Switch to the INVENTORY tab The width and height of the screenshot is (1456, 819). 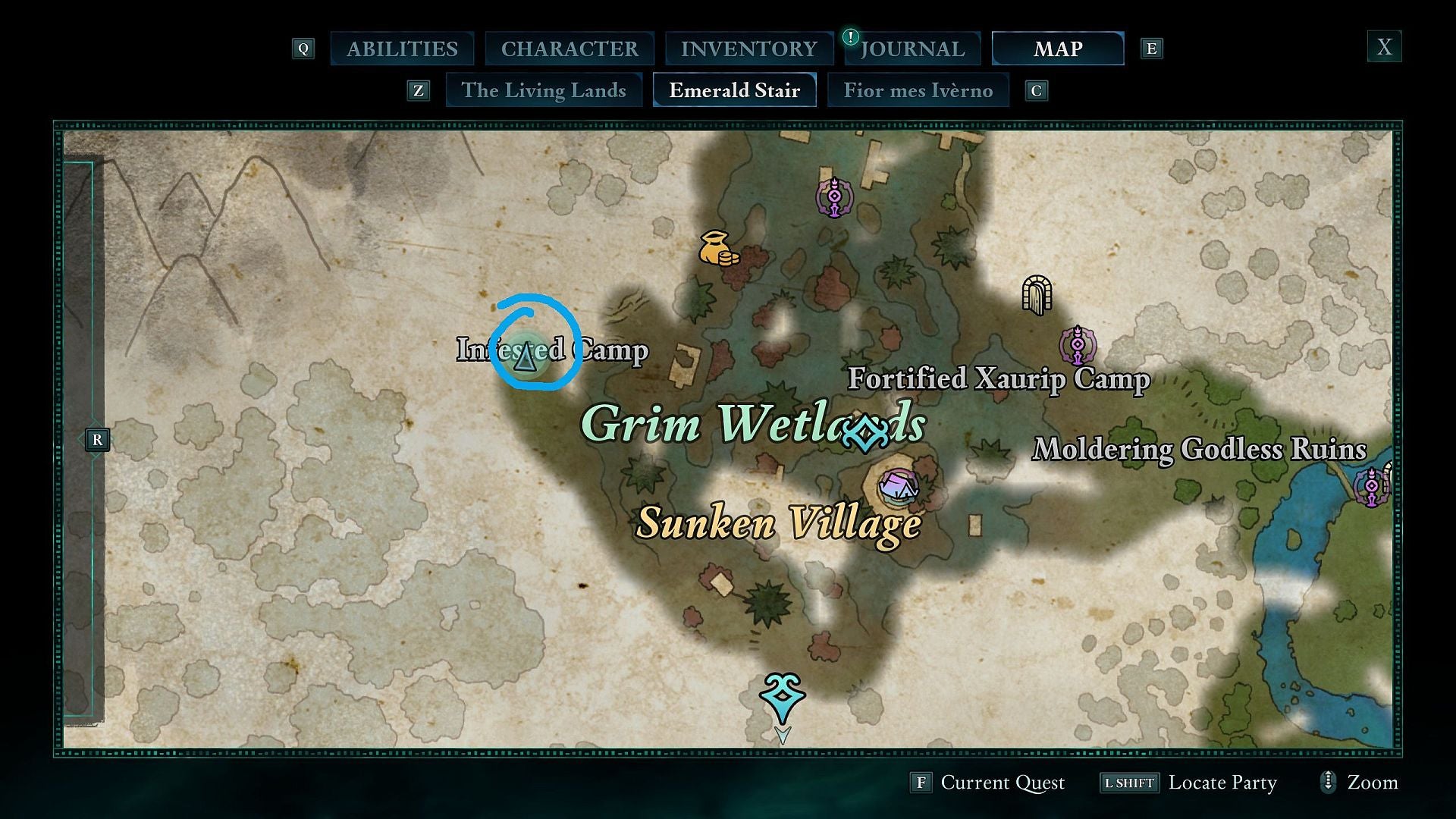pyautogui.click(x=749, y=48)
